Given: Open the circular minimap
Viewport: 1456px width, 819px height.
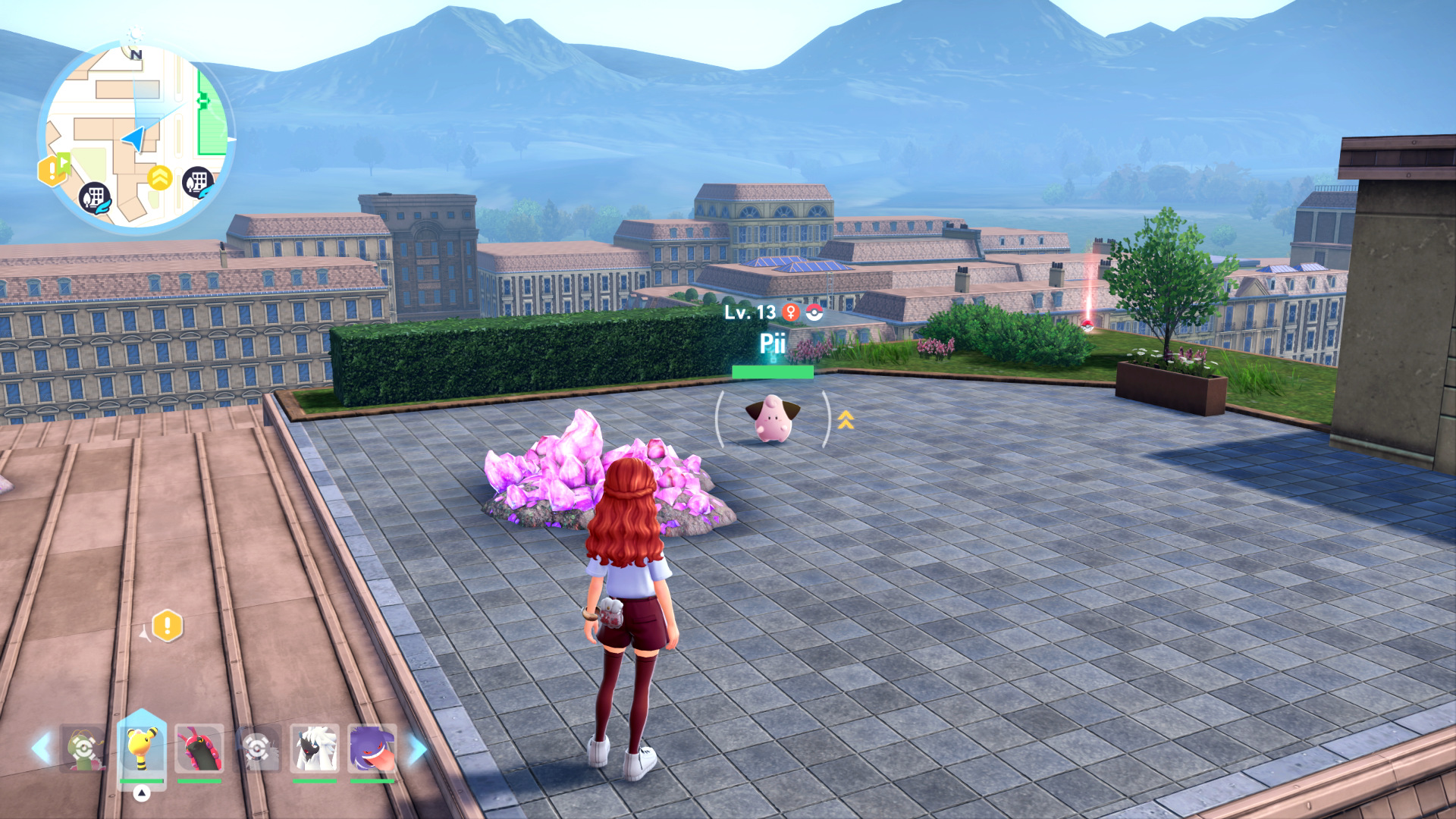Looking at the screenshot, I should [136, 136].
